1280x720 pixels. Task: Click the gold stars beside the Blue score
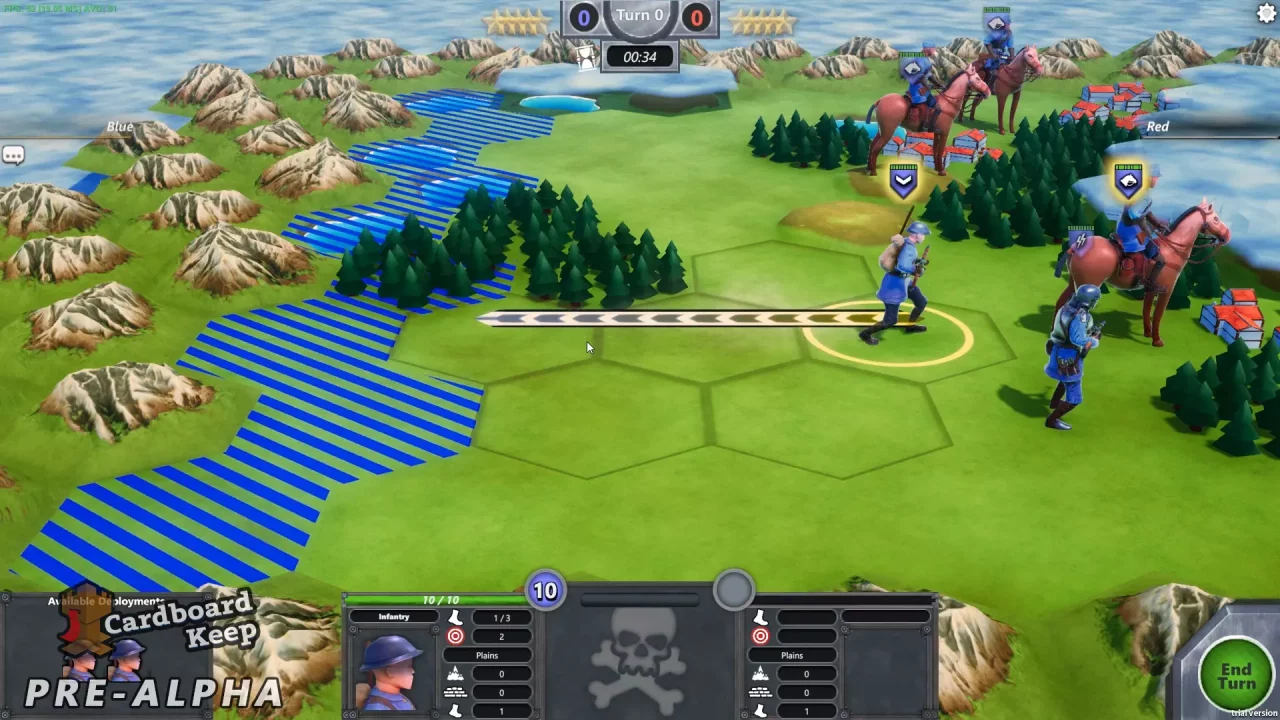(518, 18)
